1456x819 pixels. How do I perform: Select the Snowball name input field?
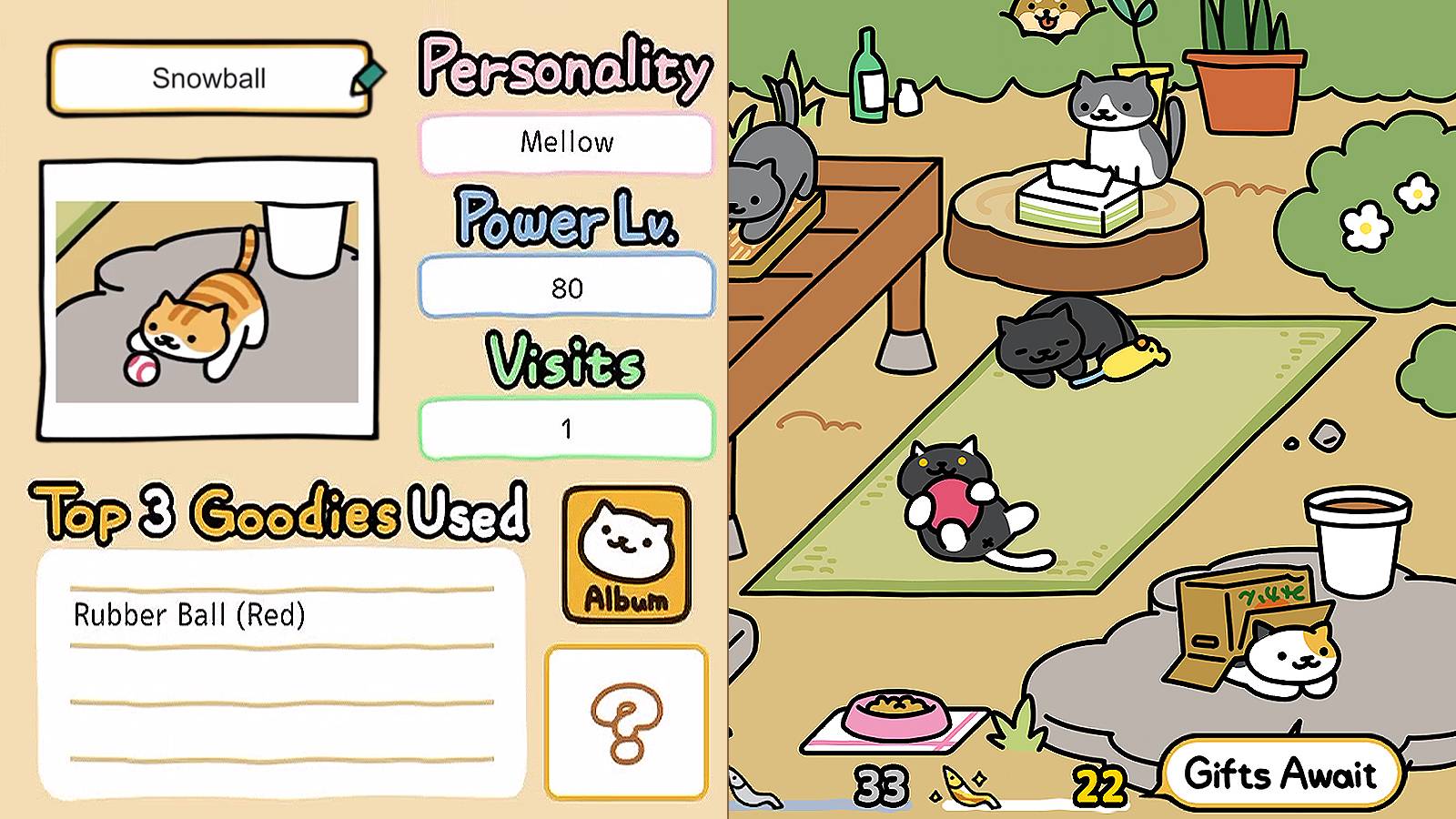[x=207, y=79]
